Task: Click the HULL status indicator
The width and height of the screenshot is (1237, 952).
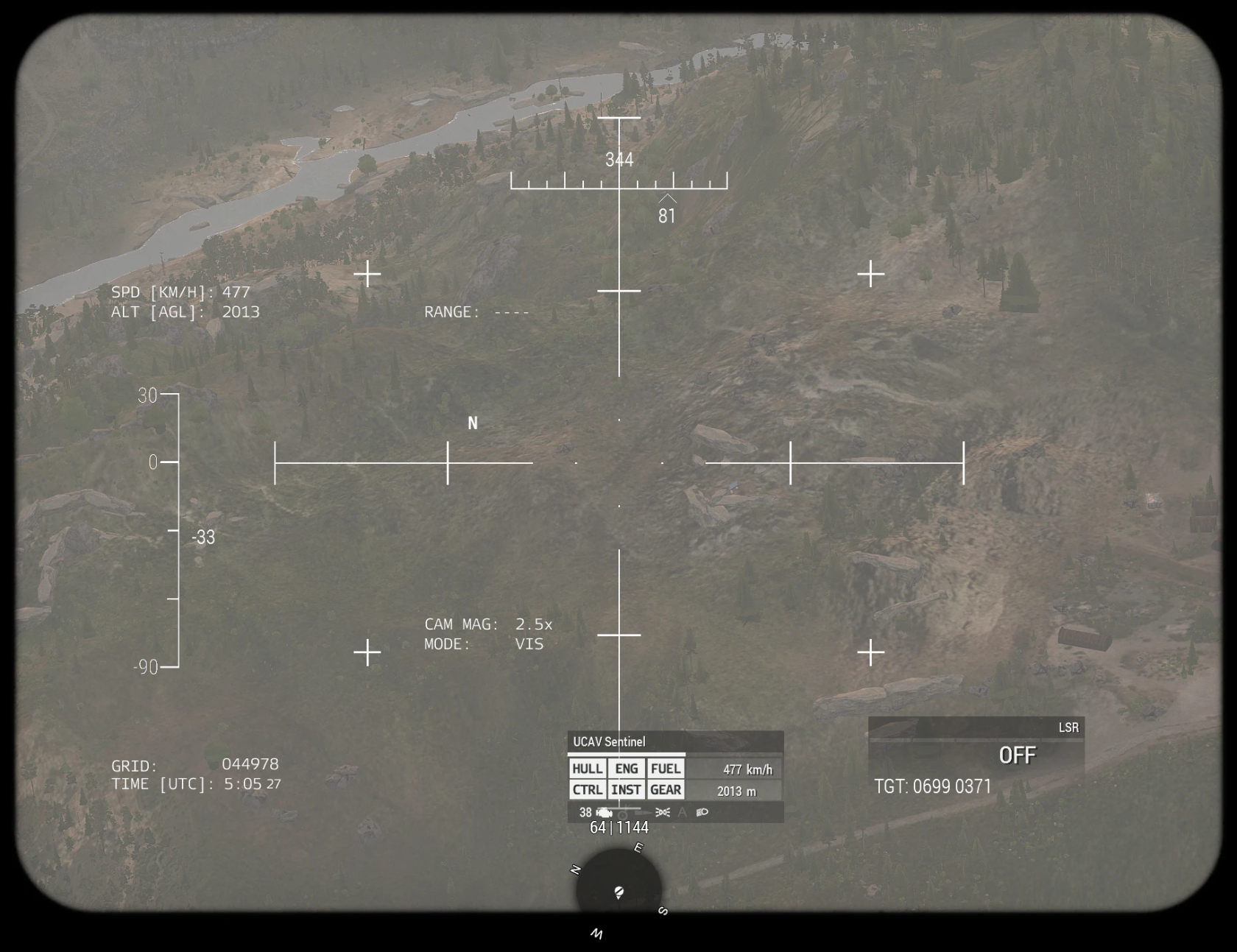Action: [x=588, y=769]
